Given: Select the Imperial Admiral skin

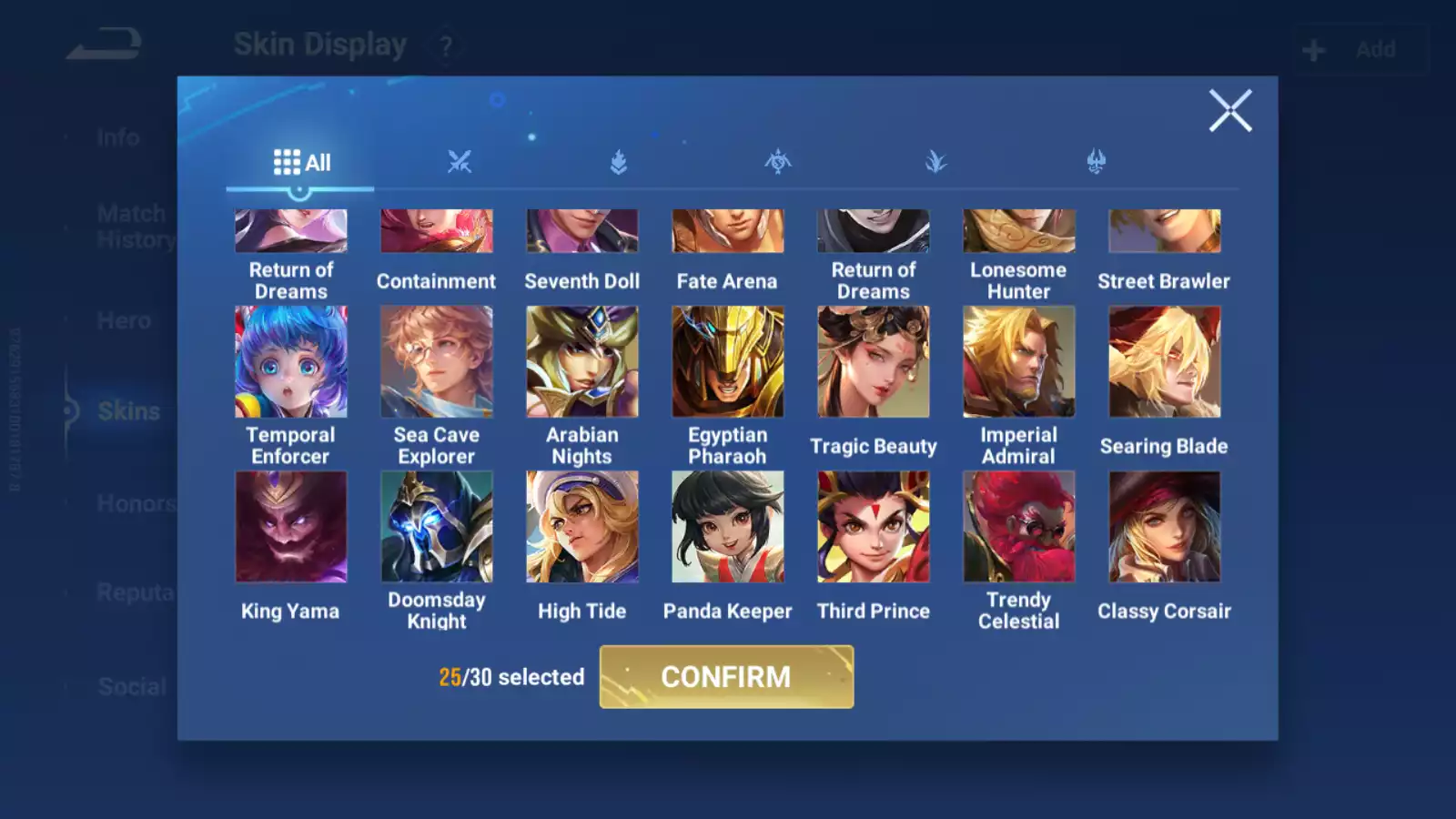Looking at the screenshot, I should pos(1019,362).
